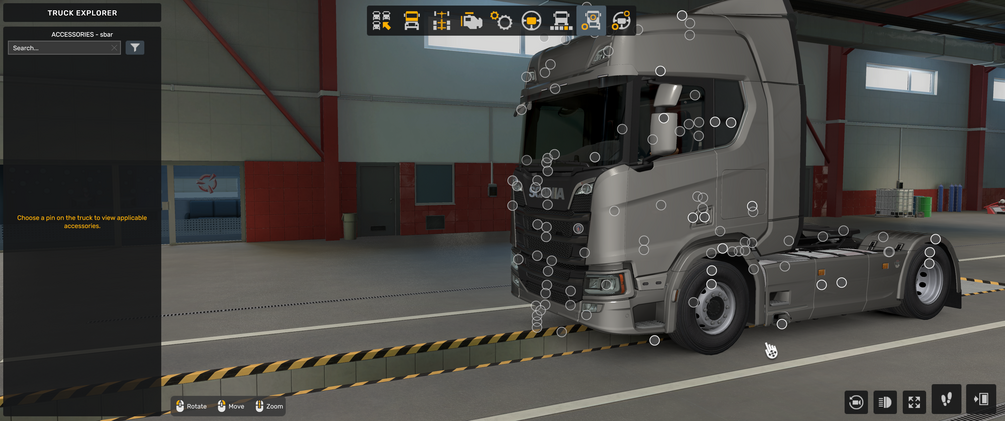Clear the search box with the X
The image size is (1005, 421).
(x=115, y=48)
